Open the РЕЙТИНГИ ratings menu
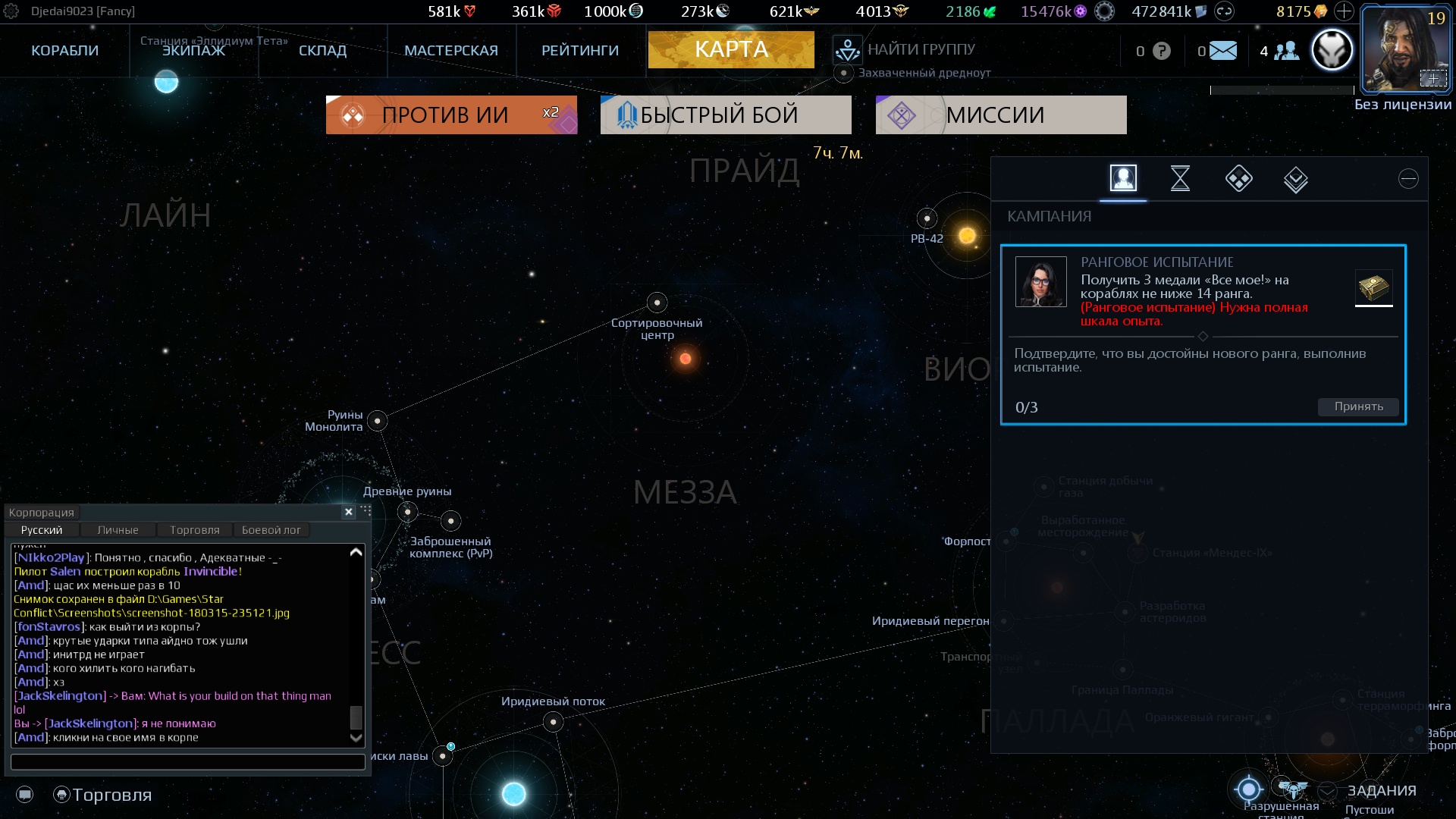 (x=579, y=51)
